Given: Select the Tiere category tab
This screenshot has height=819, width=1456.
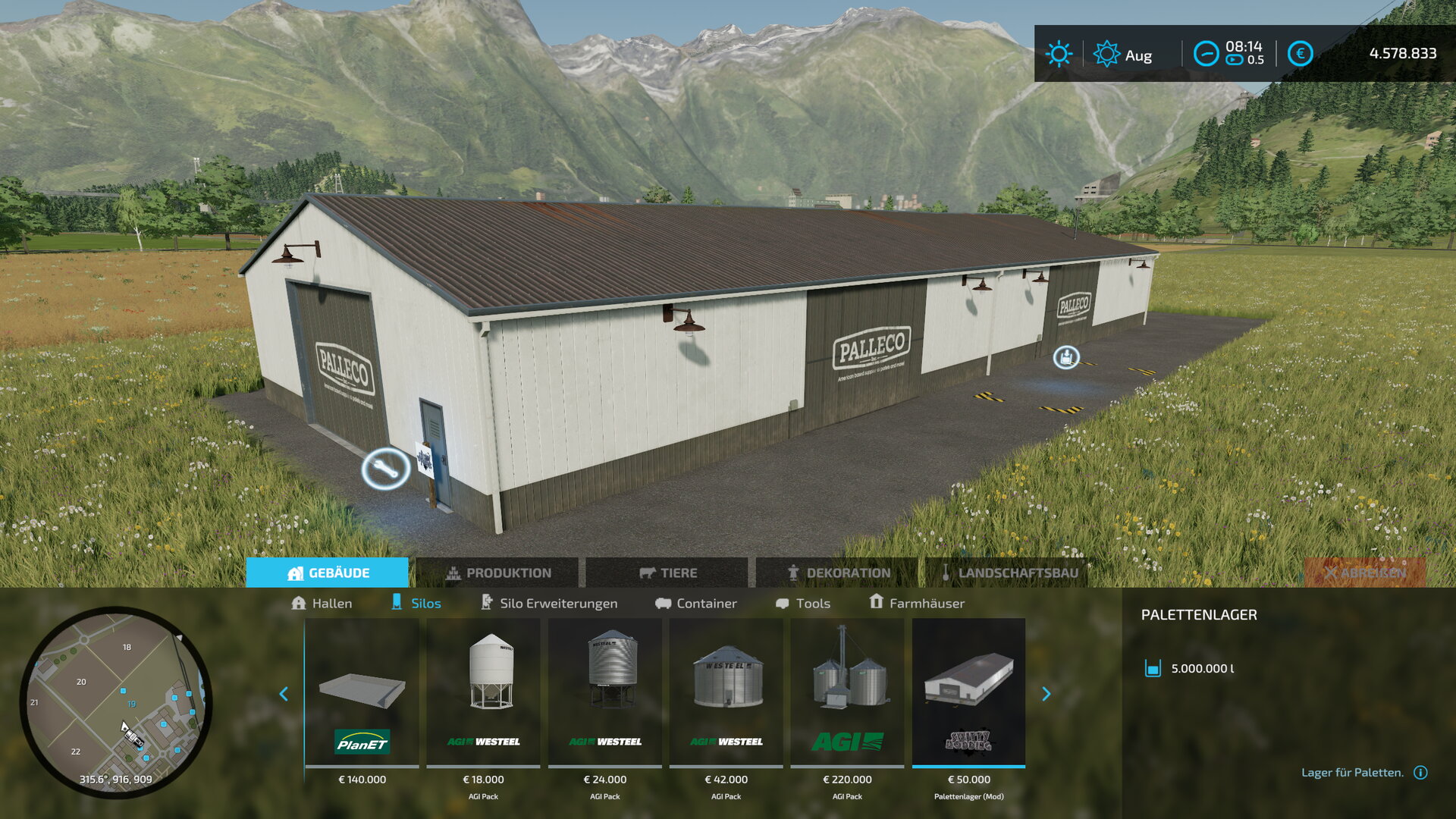Looking at the screenshot, I should (667, 573).
